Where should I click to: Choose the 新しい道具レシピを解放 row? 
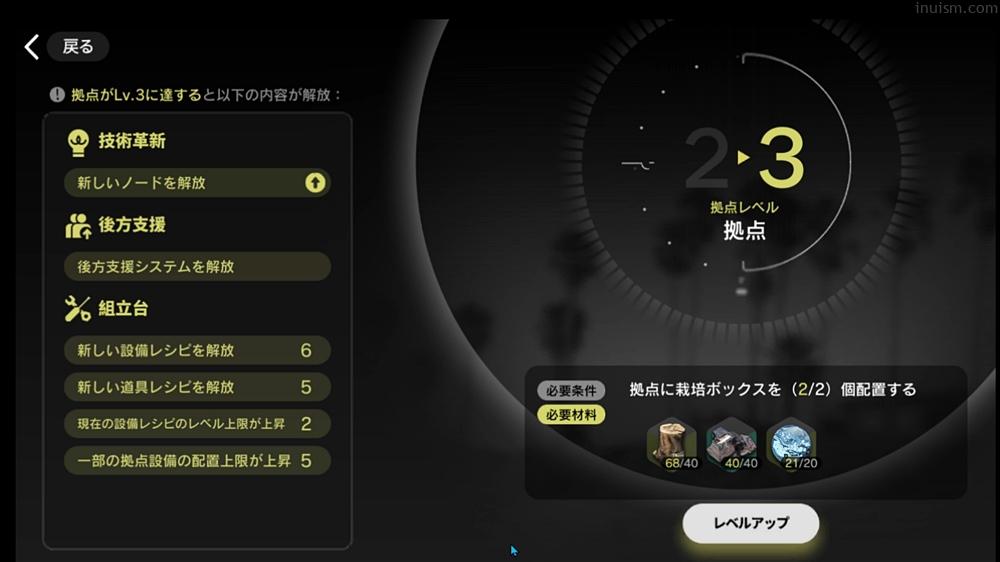coord(197,387)
